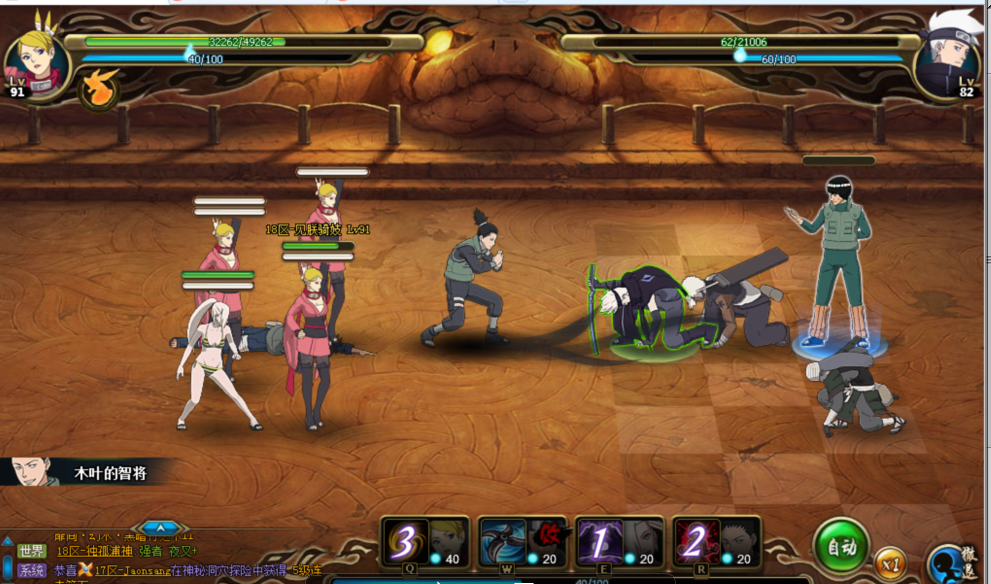The image size is (991, 584).
Task: Select the orange flame icon under the player portrait
Action: (x=98, y=89)
